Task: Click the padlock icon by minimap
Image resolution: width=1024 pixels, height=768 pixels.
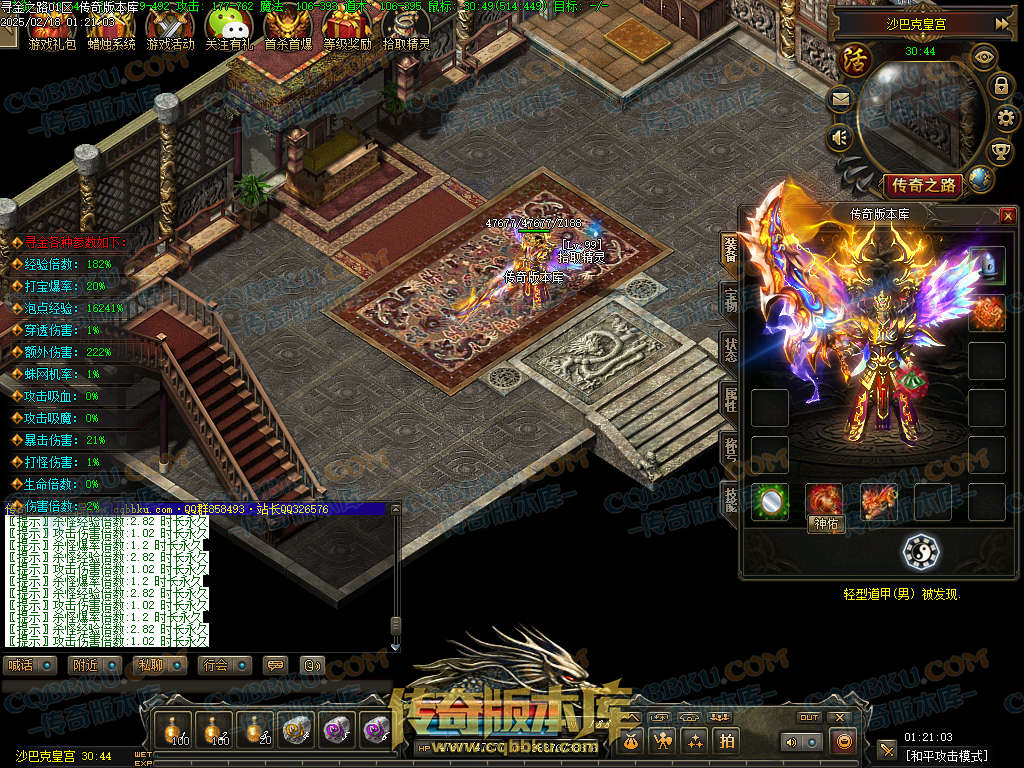Action: [x=999, y=86]
